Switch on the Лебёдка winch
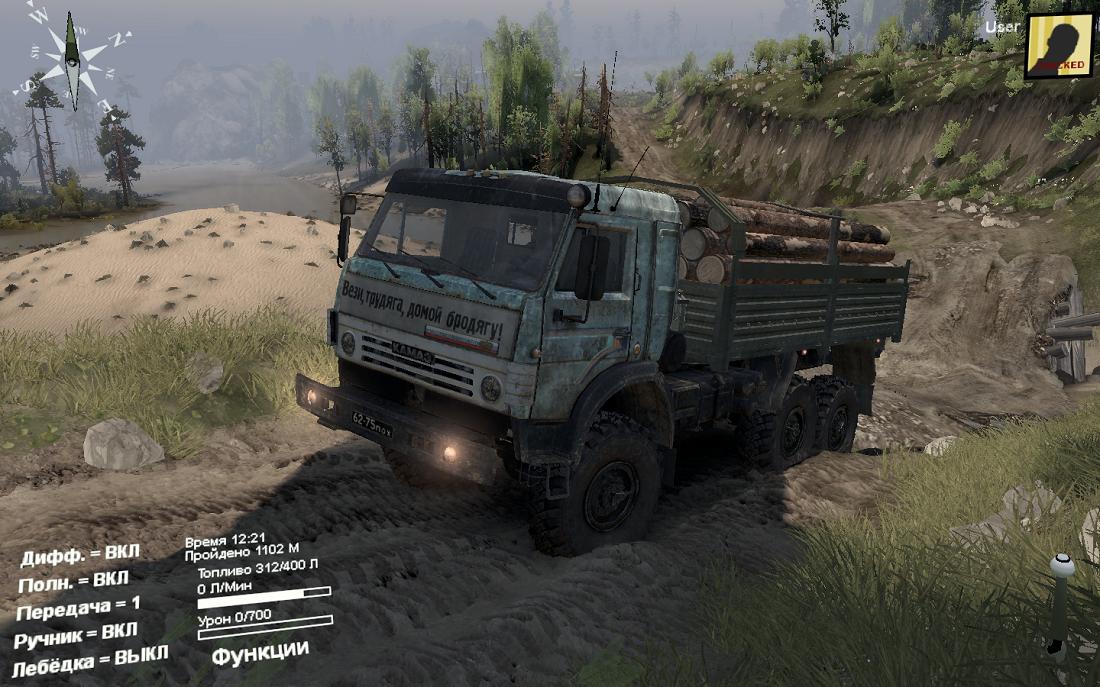The image size is (1100, 687). [90, 659]
